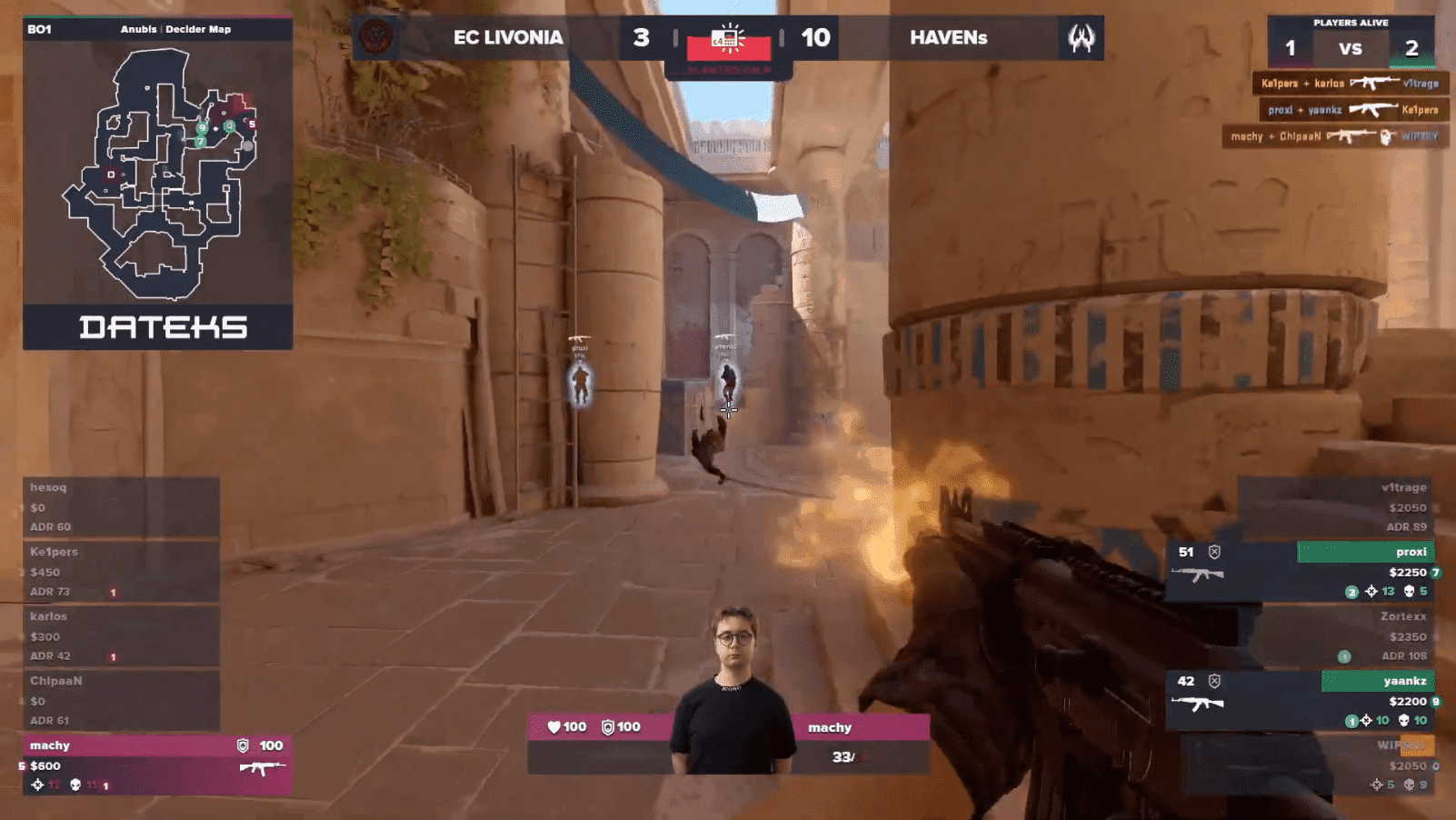Screen dimensions: 1456x820
Task: Choose karlos in the team list
Action: [x=121, y=635]
